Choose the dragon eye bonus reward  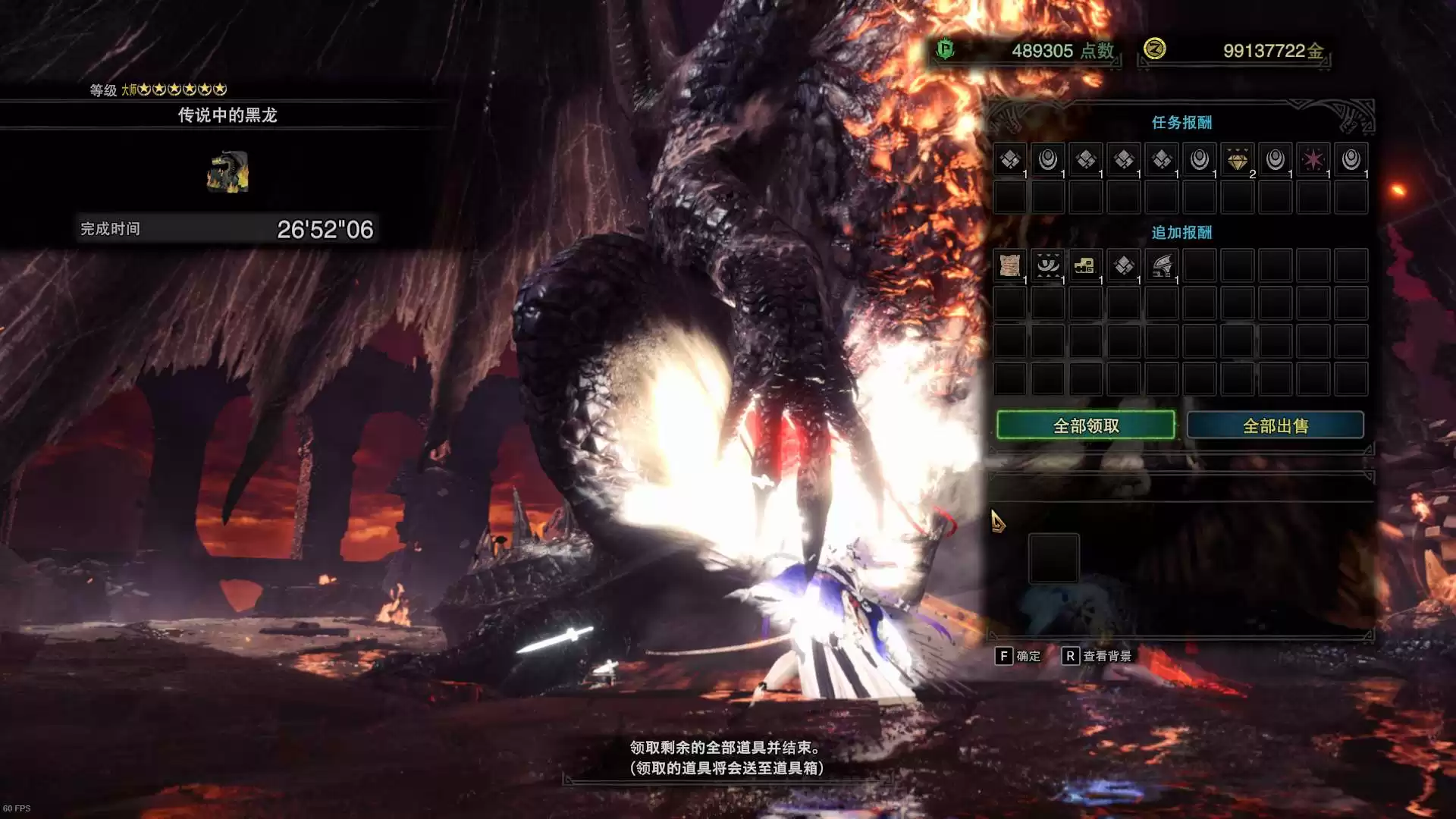1047,265
